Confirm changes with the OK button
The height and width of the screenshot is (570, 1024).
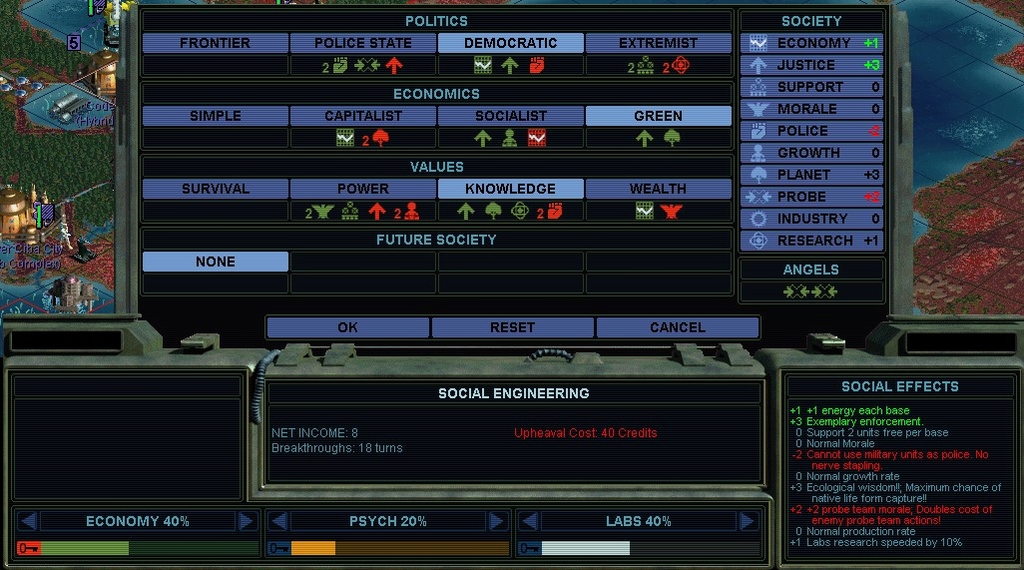[x=347, y=327]
